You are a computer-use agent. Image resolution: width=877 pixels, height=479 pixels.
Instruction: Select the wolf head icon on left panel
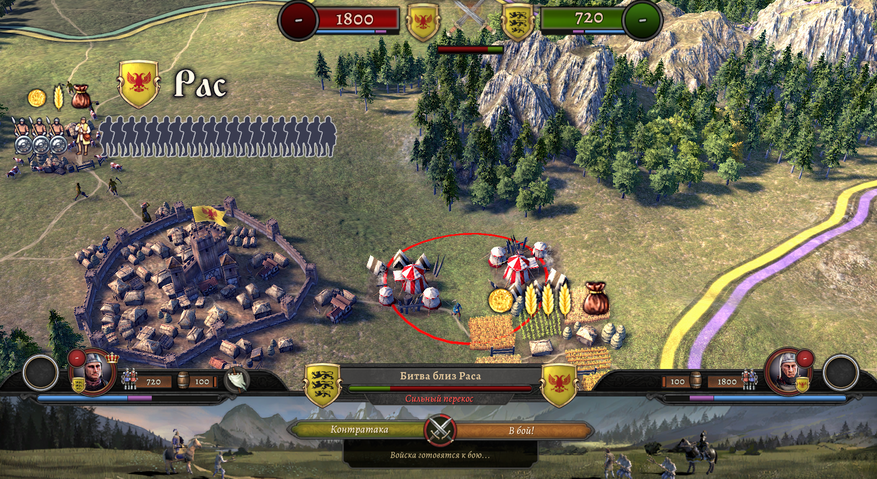pos(236,379)
